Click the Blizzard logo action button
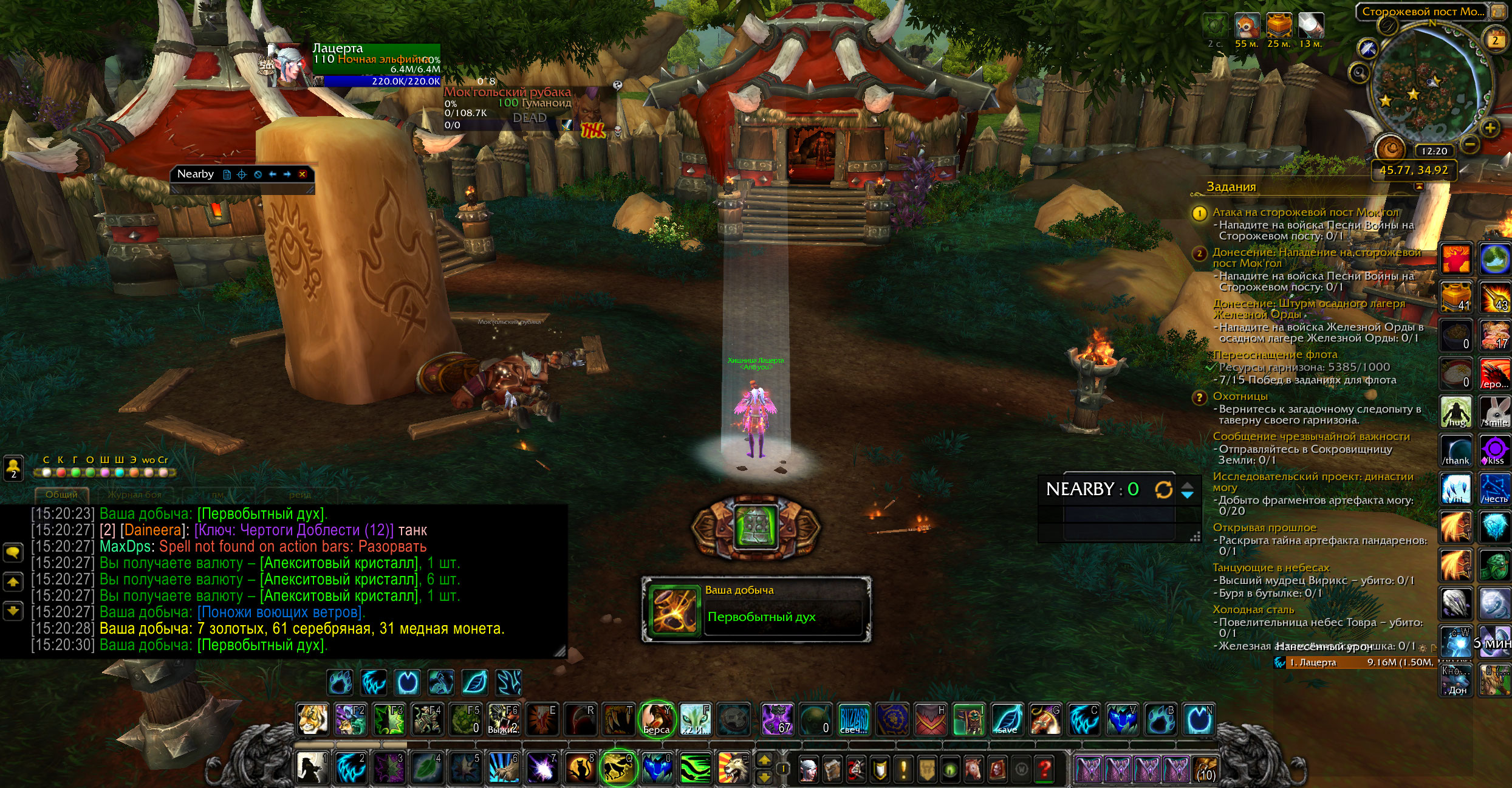The width and height of the screenshot is (1512, 788). (853, 719)
